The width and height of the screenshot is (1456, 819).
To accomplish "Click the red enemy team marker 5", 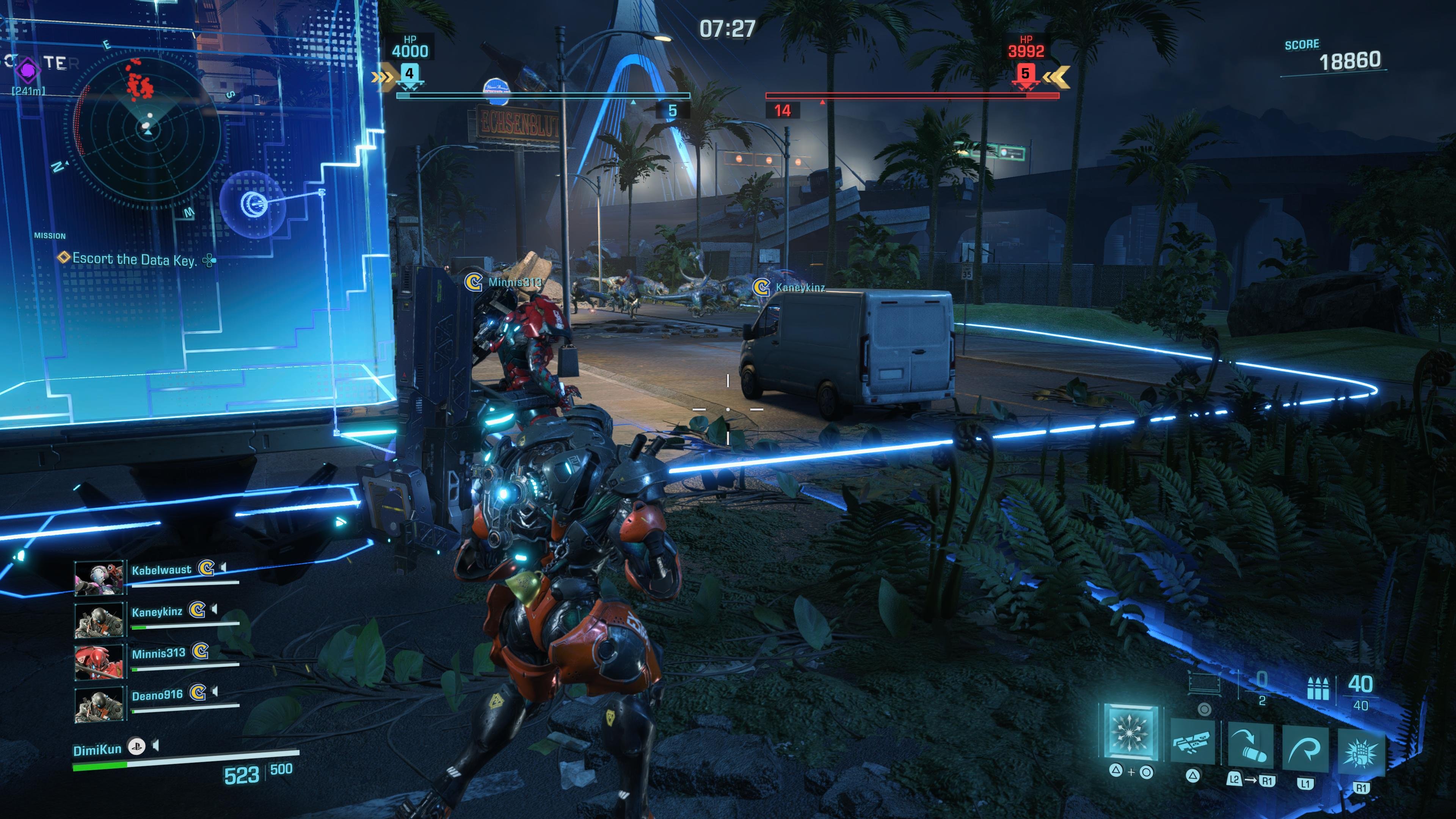I will (1025, 74).
